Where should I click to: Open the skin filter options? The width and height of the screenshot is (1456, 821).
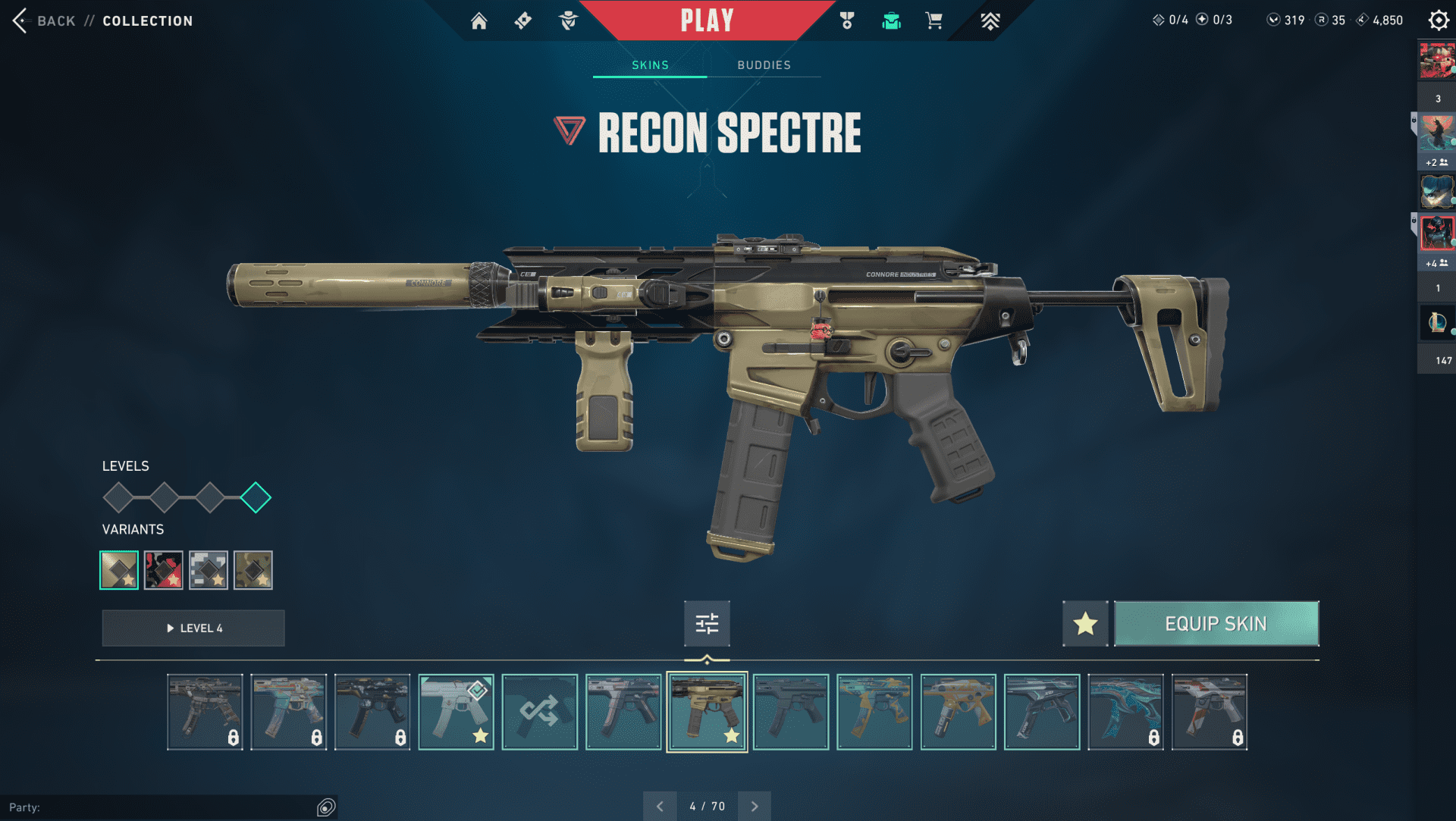click(x=707, y=624)
